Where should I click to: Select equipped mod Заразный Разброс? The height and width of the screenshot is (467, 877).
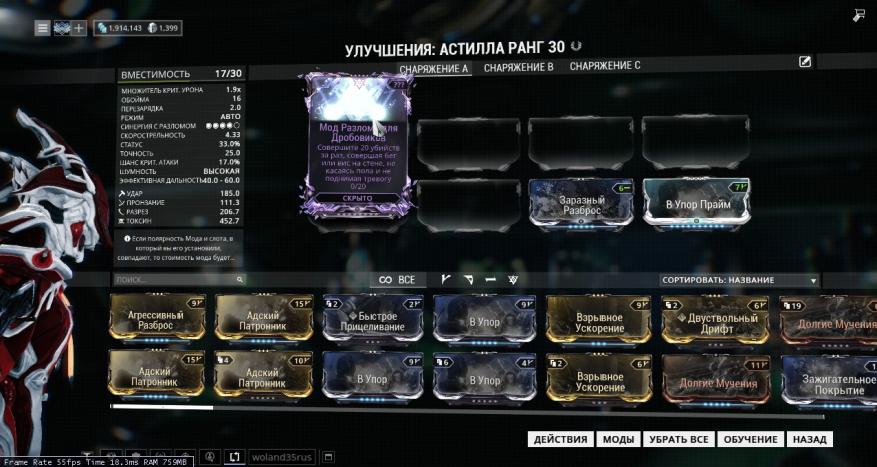pos(581,204)
